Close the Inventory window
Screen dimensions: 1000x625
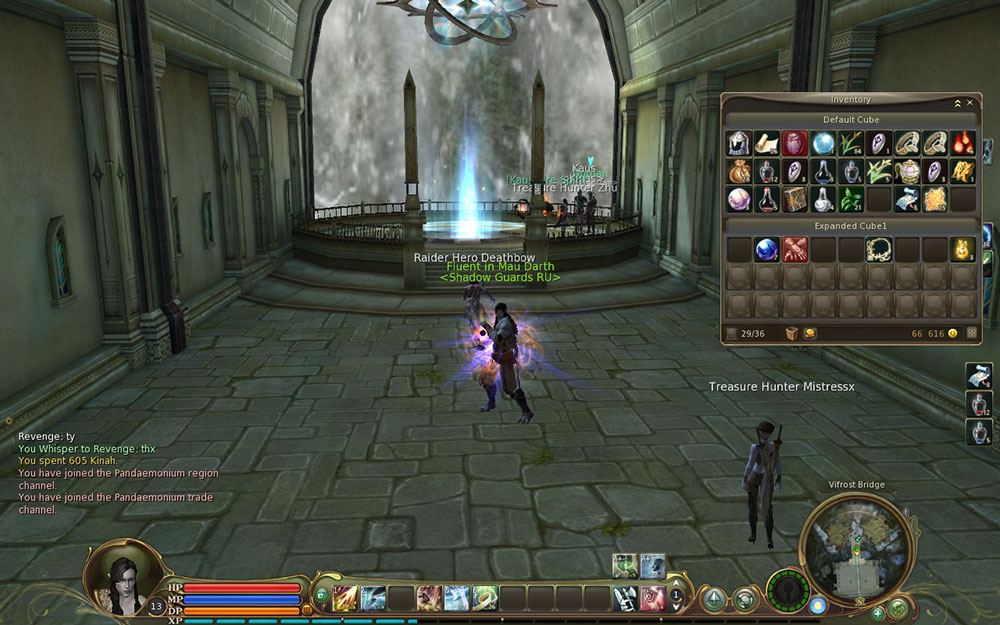[969, 102]
